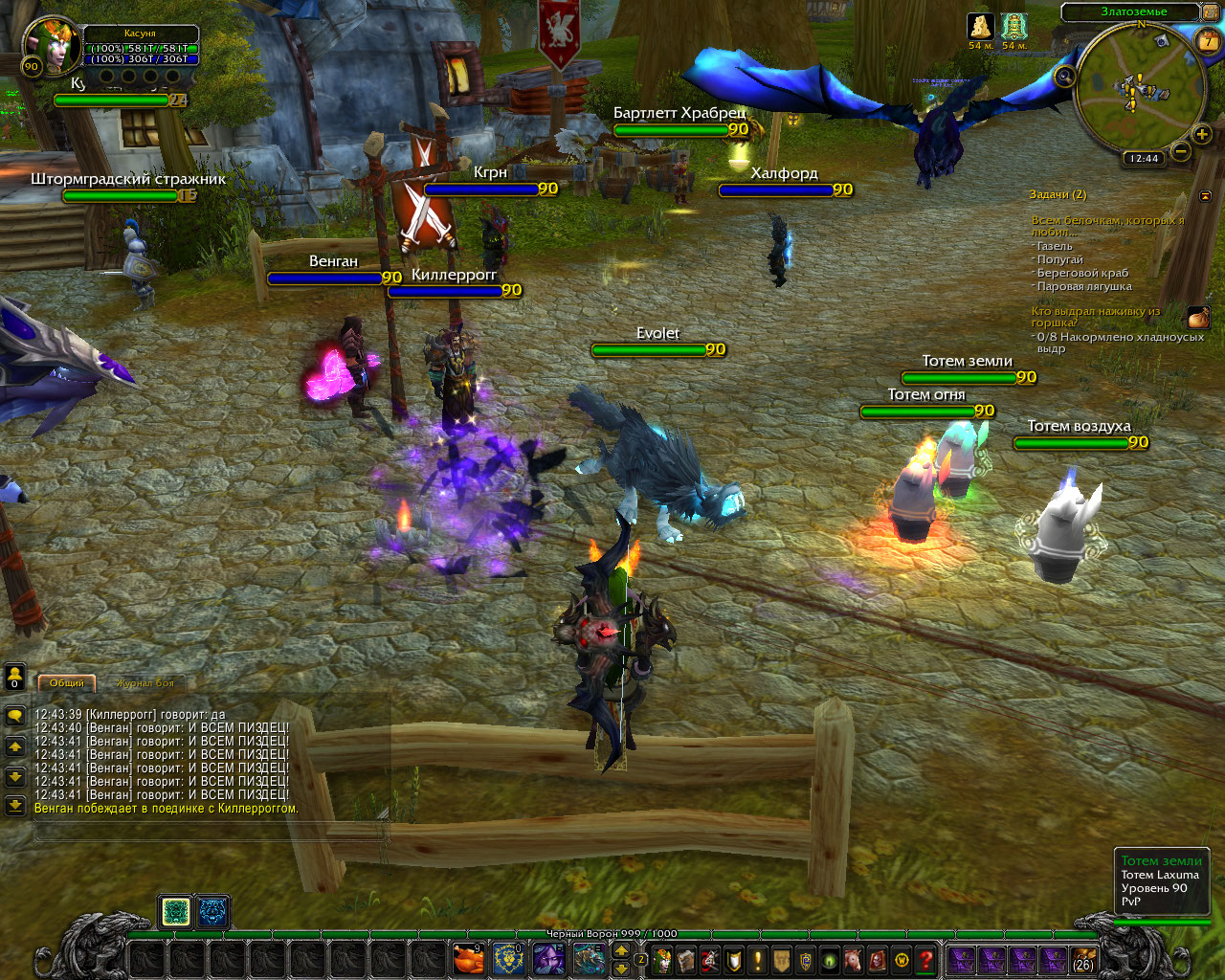1225x980 pixels.
Task: Click the cheese food buff icon
Action: (980, 27)
